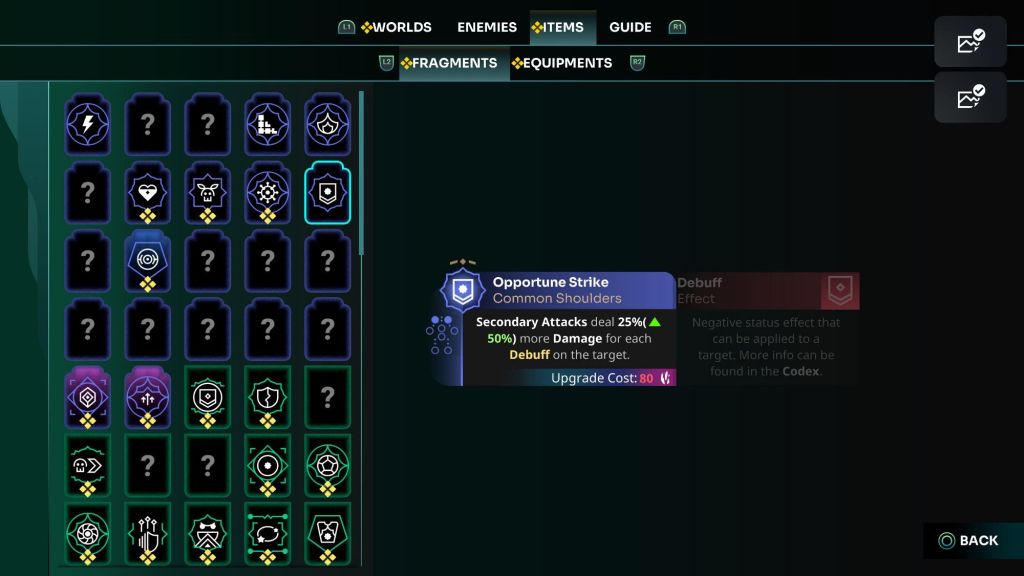Select the Items tab
1024x576 pixels.
(558, 27)
